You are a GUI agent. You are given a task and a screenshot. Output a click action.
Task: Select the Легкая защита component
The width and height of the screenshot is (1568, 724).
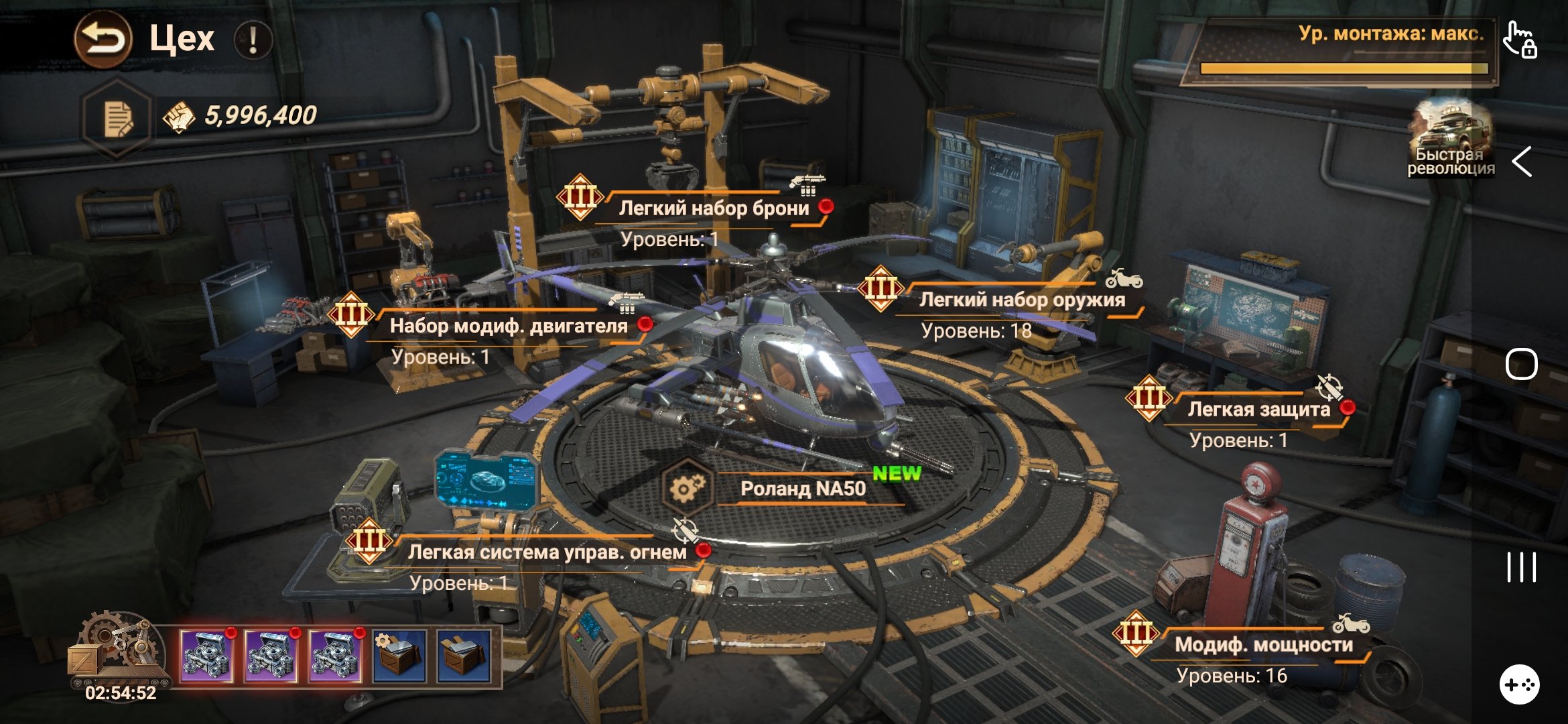click(x=1258, y=410)
